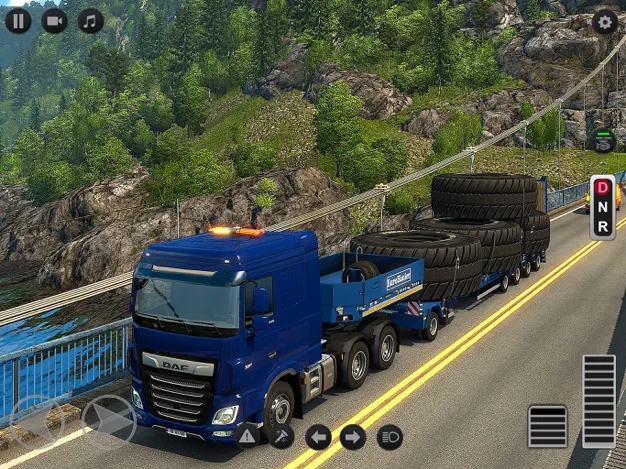The height and width of the screenshot is (469, 626).
Task: Activate the left turn signal
Action: click(x=318, y=436)
